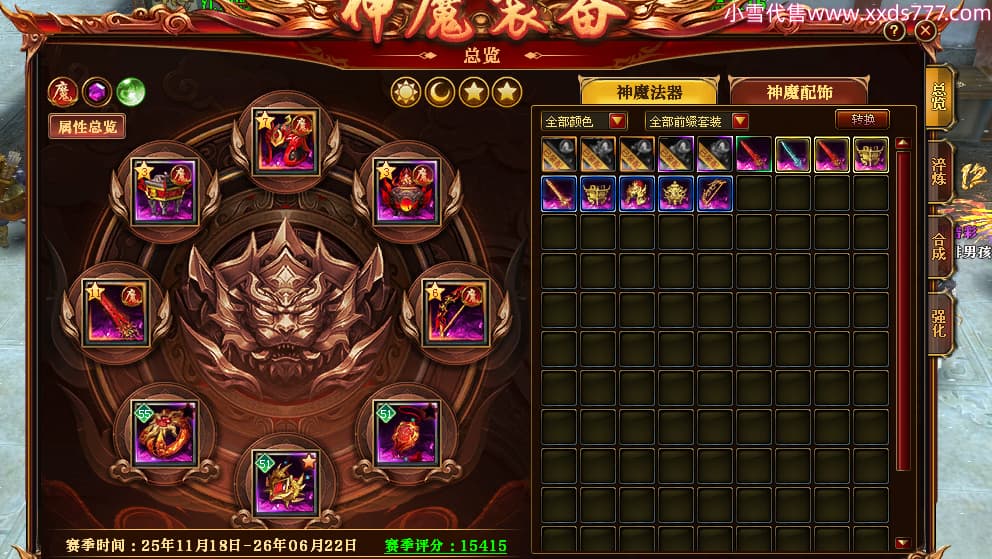992x559 pixels.
Task: Click the crescent moon emblem icon
Action: 440,92
